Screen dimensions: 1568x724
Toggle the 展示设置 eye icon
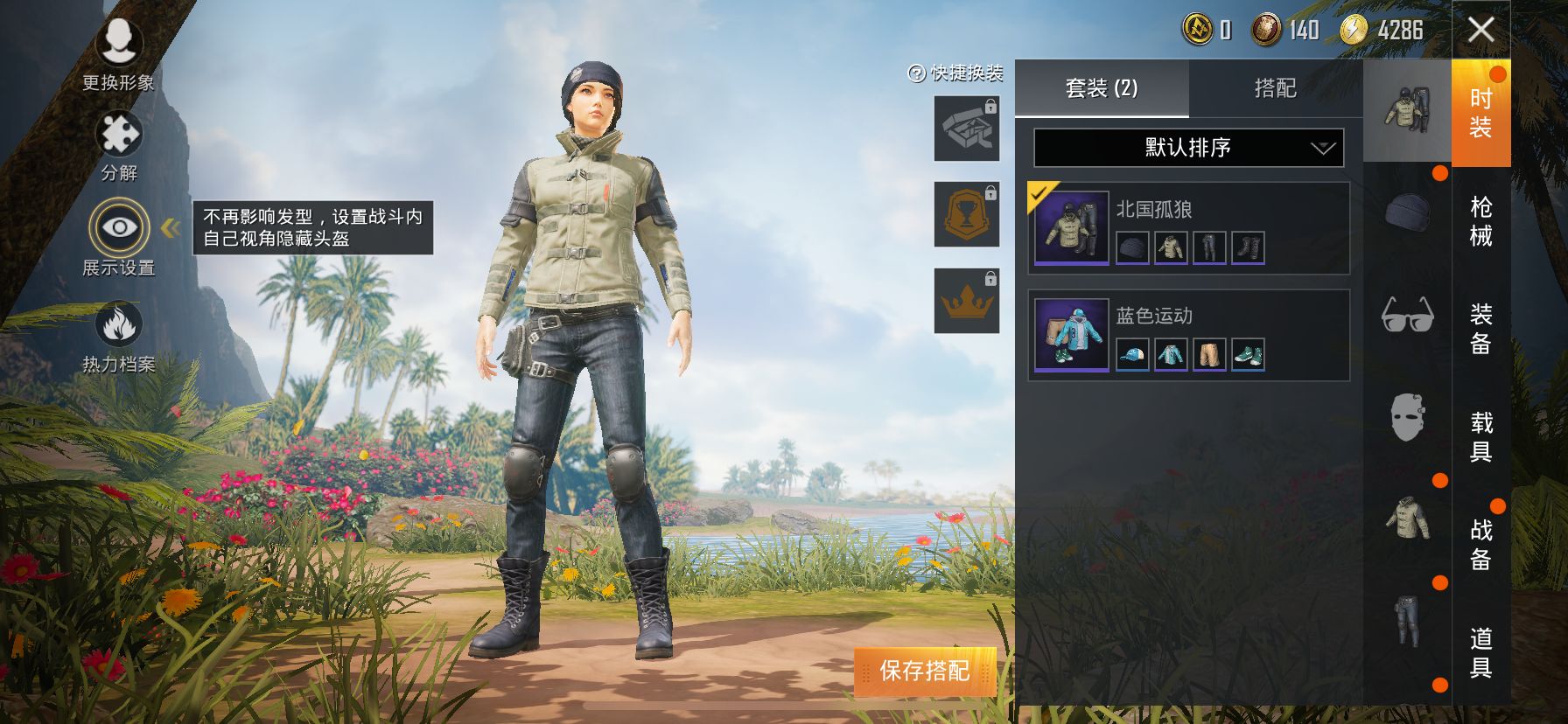click(x=119, y=228)
